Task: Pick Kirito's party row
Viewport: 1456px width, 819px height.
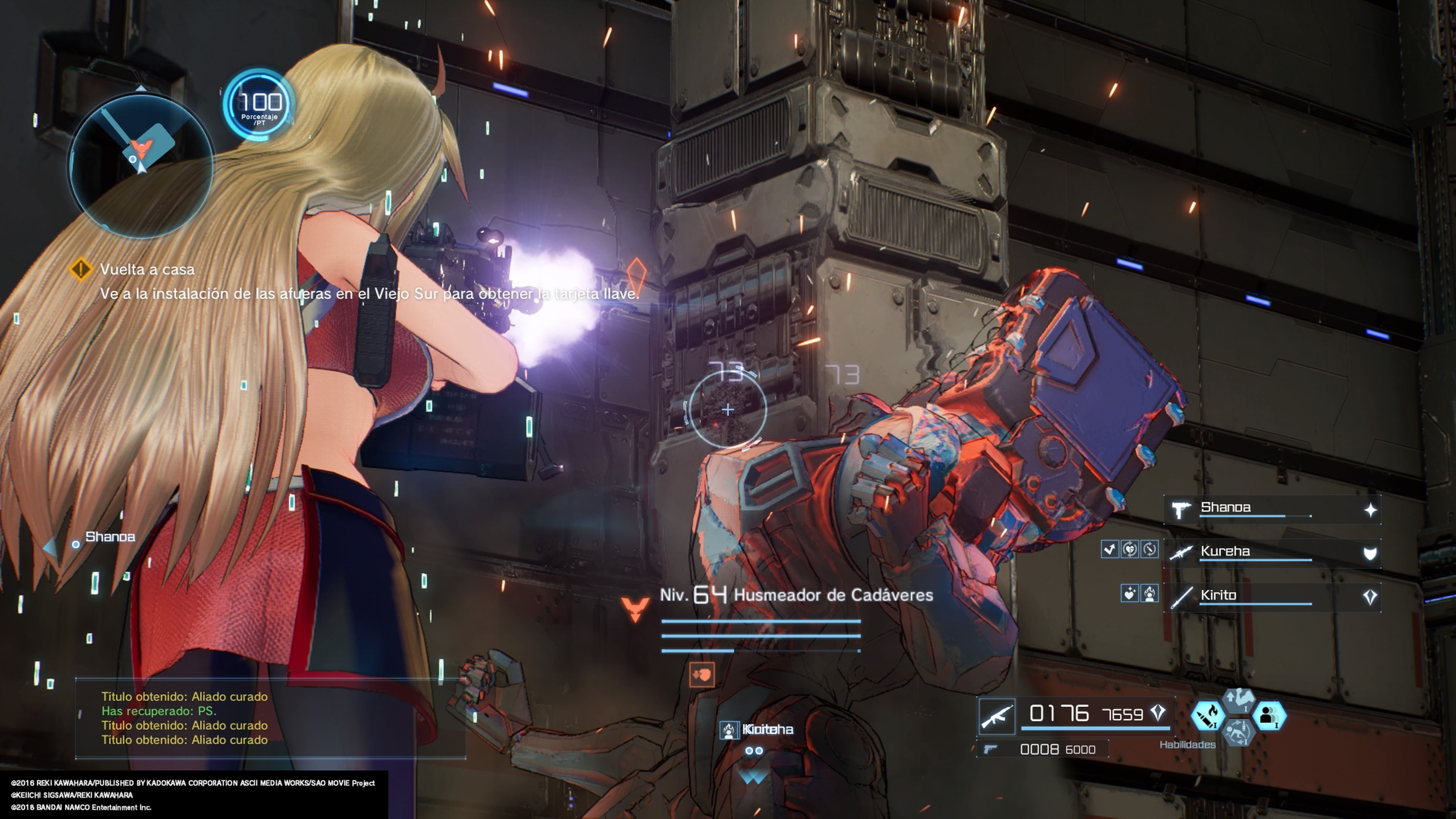Action: [1272, 596]
